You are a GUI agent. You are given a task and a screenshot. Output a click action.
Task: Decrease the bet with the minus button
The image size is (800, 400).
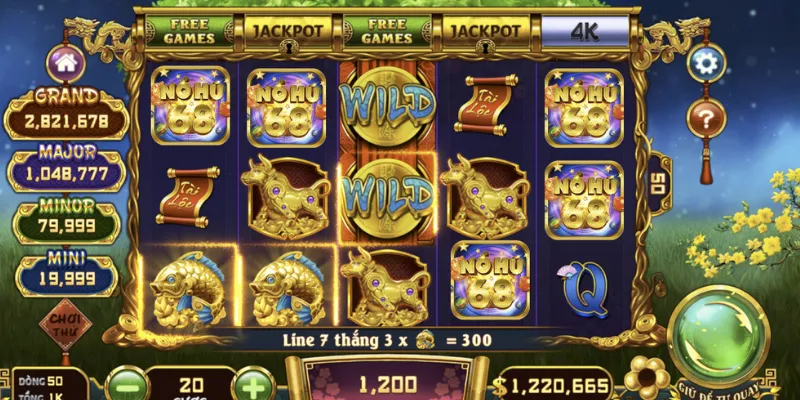(125, 384)
